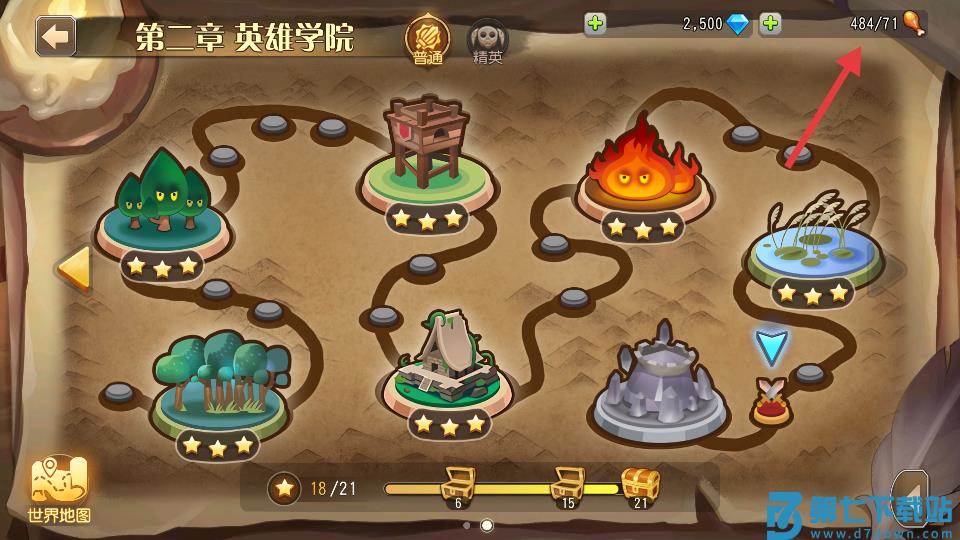Select the wooden watchtower stage
Viewport: 960px width, 540px height.
[x=427, y=150]
